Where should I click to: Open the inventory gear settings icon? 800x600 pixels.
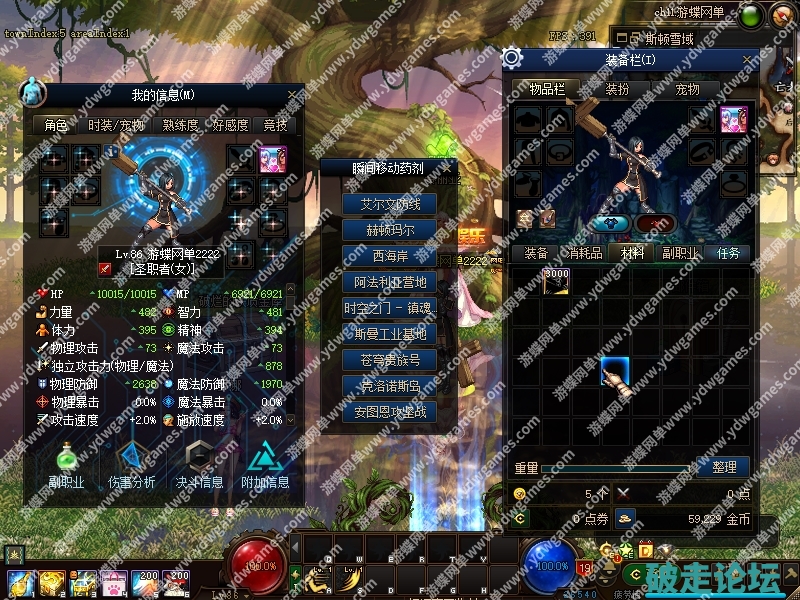(513, 58)
